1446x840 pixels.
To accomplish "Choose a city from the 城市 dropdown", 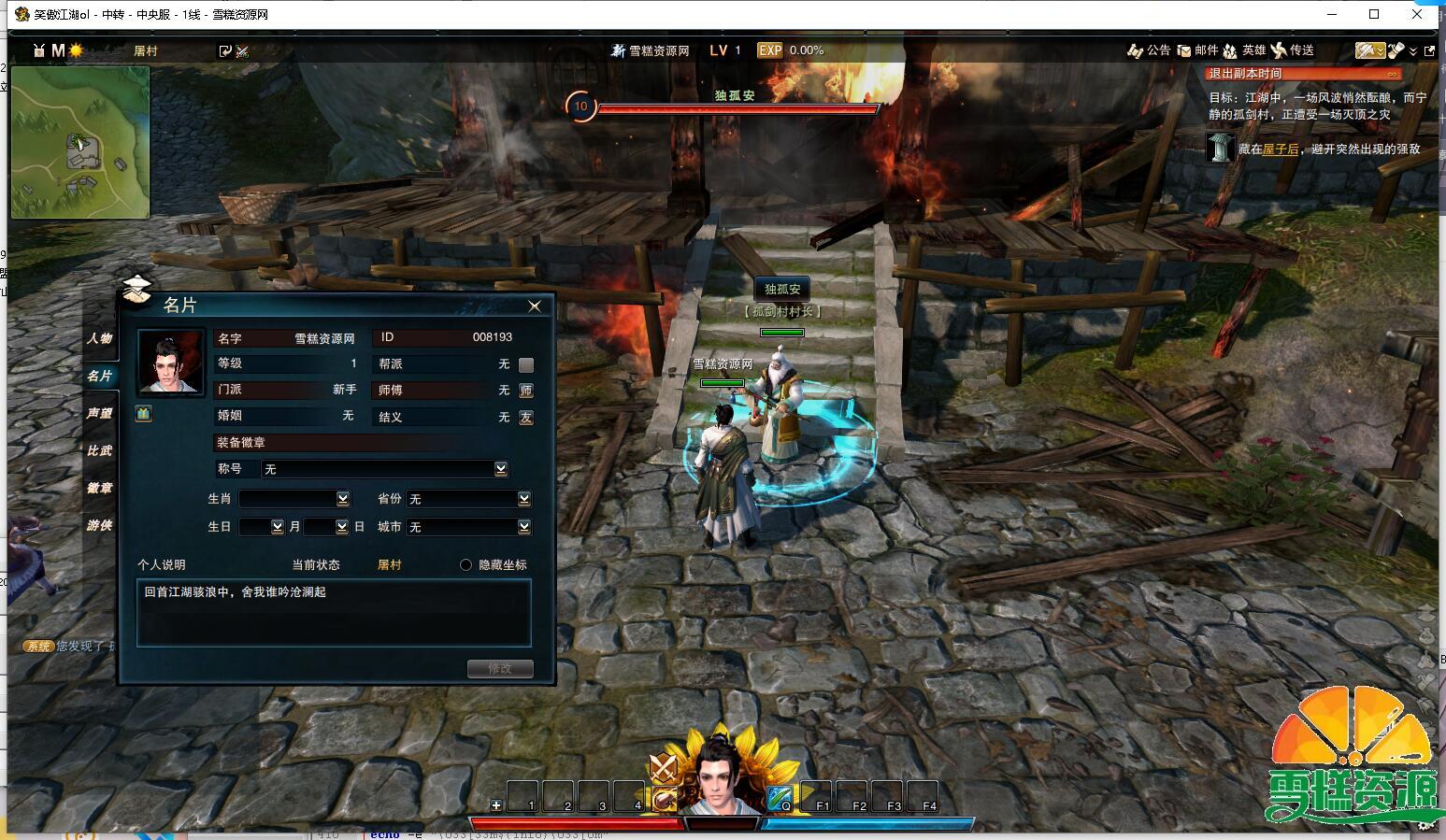I will click(523, 527).
